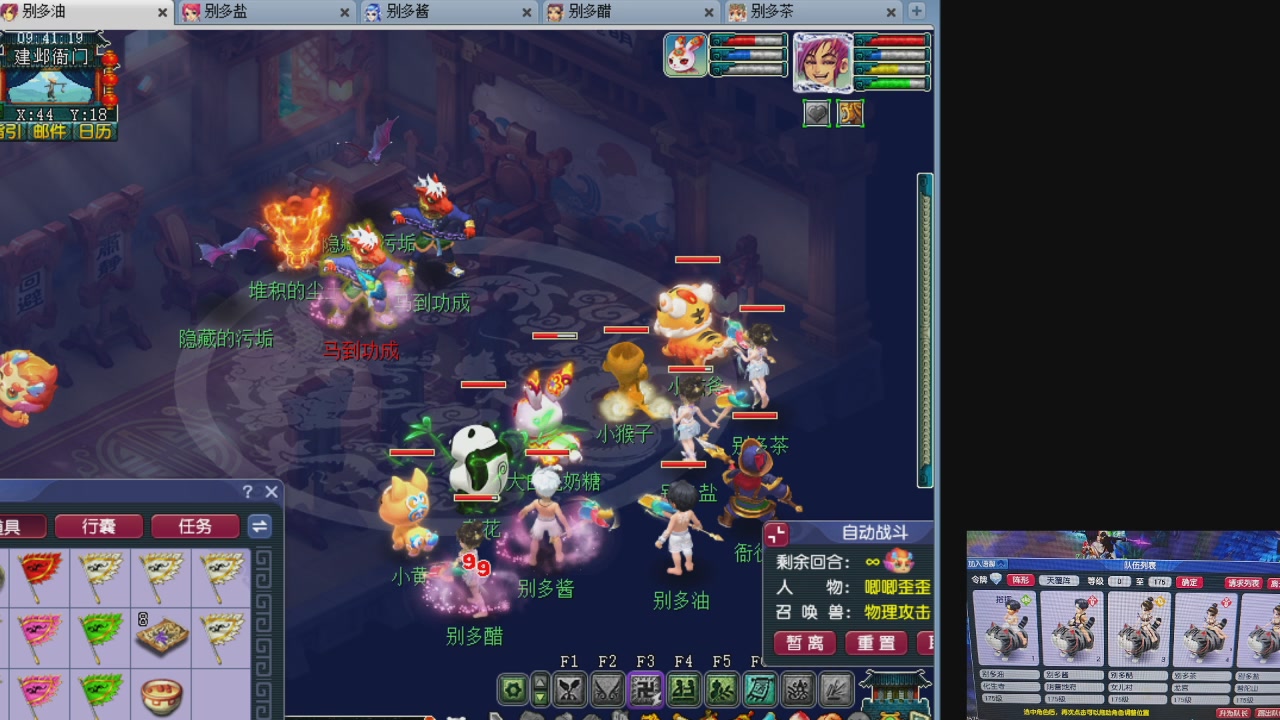Toggle the sort arrows icon beside 任务 tab

tap(259, 526)
